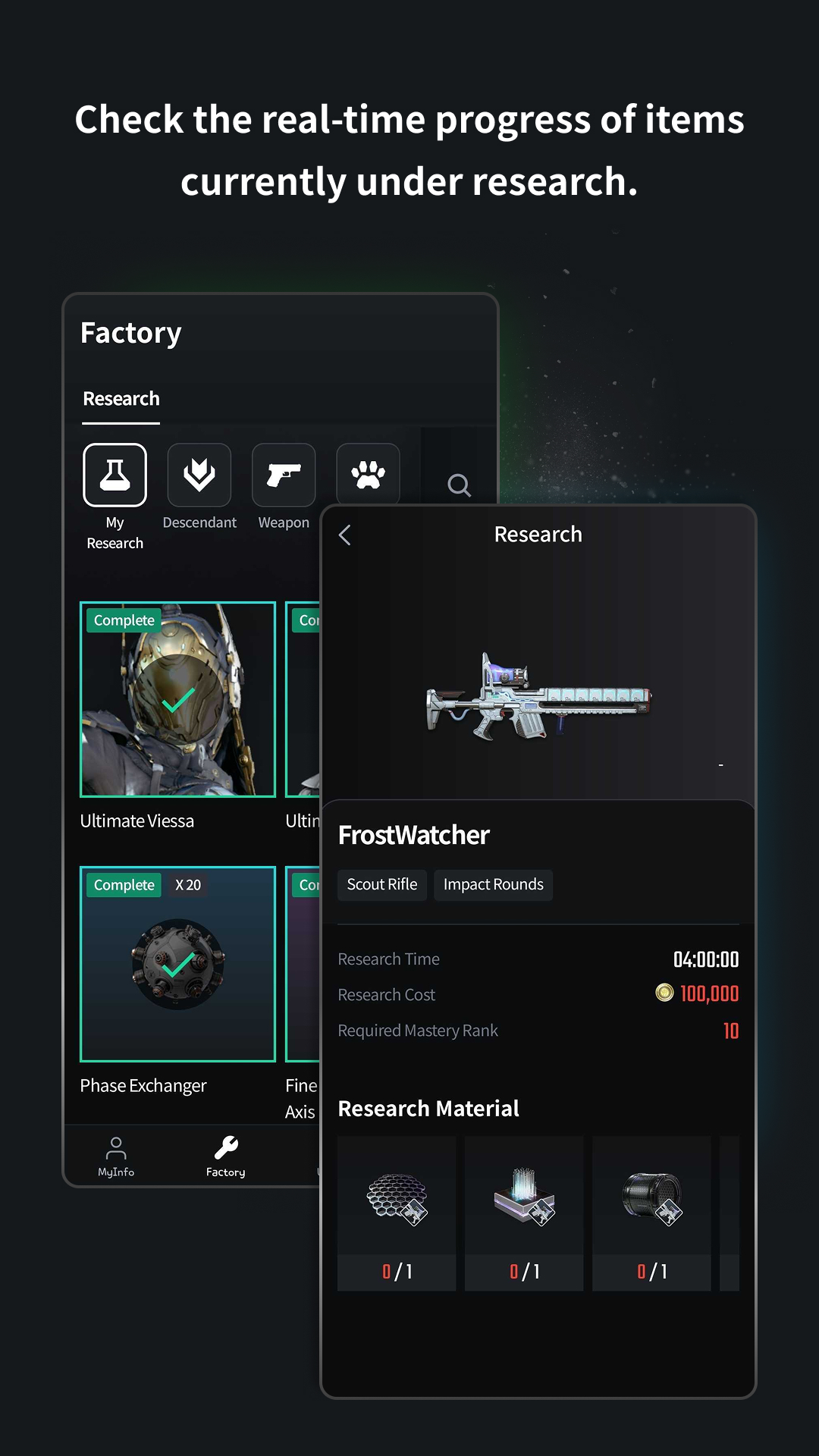The height and width of the screenshot is (1456, 819).
Task: Open the magnifying glass search
Action: tap(459, 485)
